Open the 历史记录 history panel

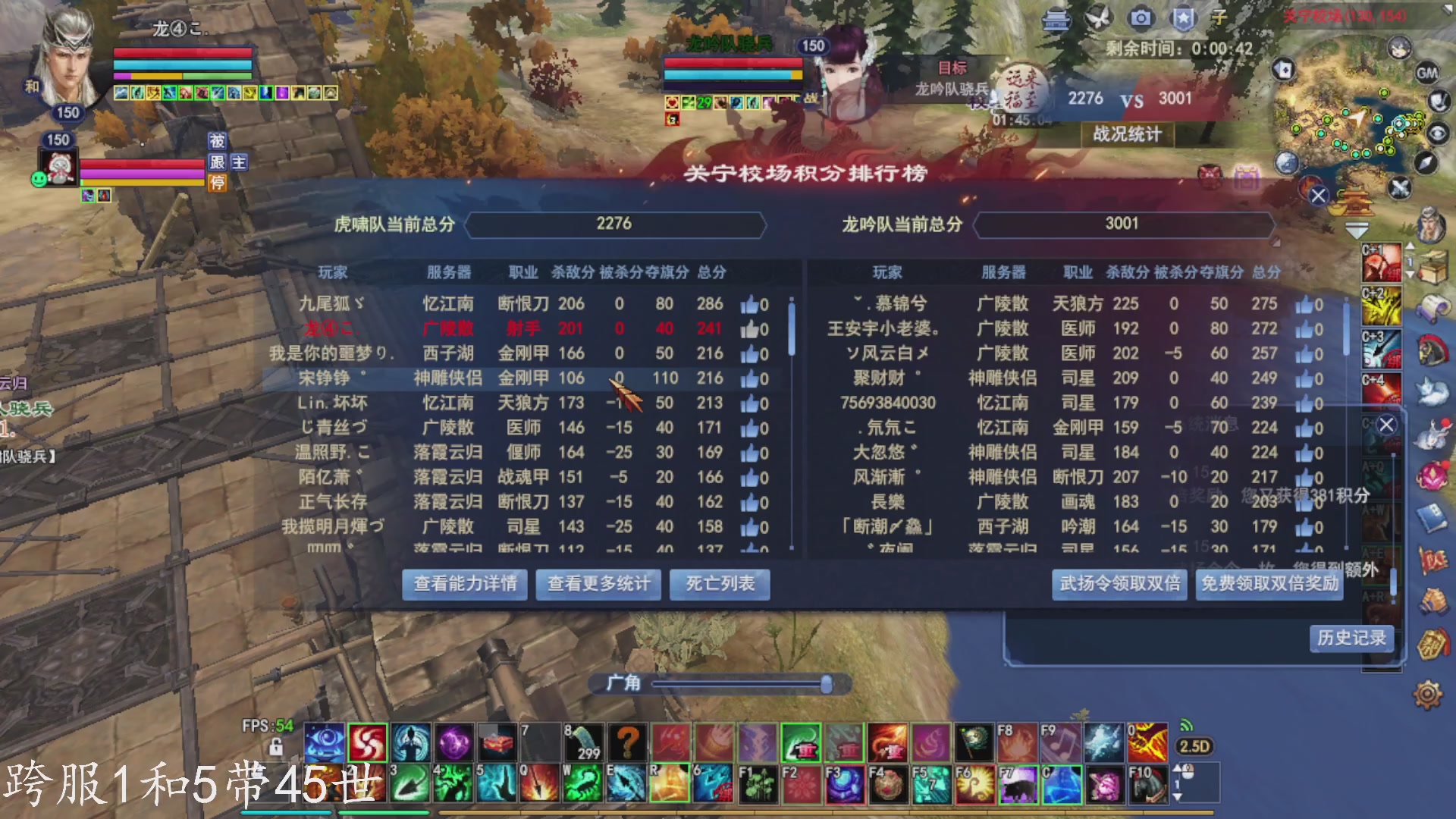[x=1352, y=639]
